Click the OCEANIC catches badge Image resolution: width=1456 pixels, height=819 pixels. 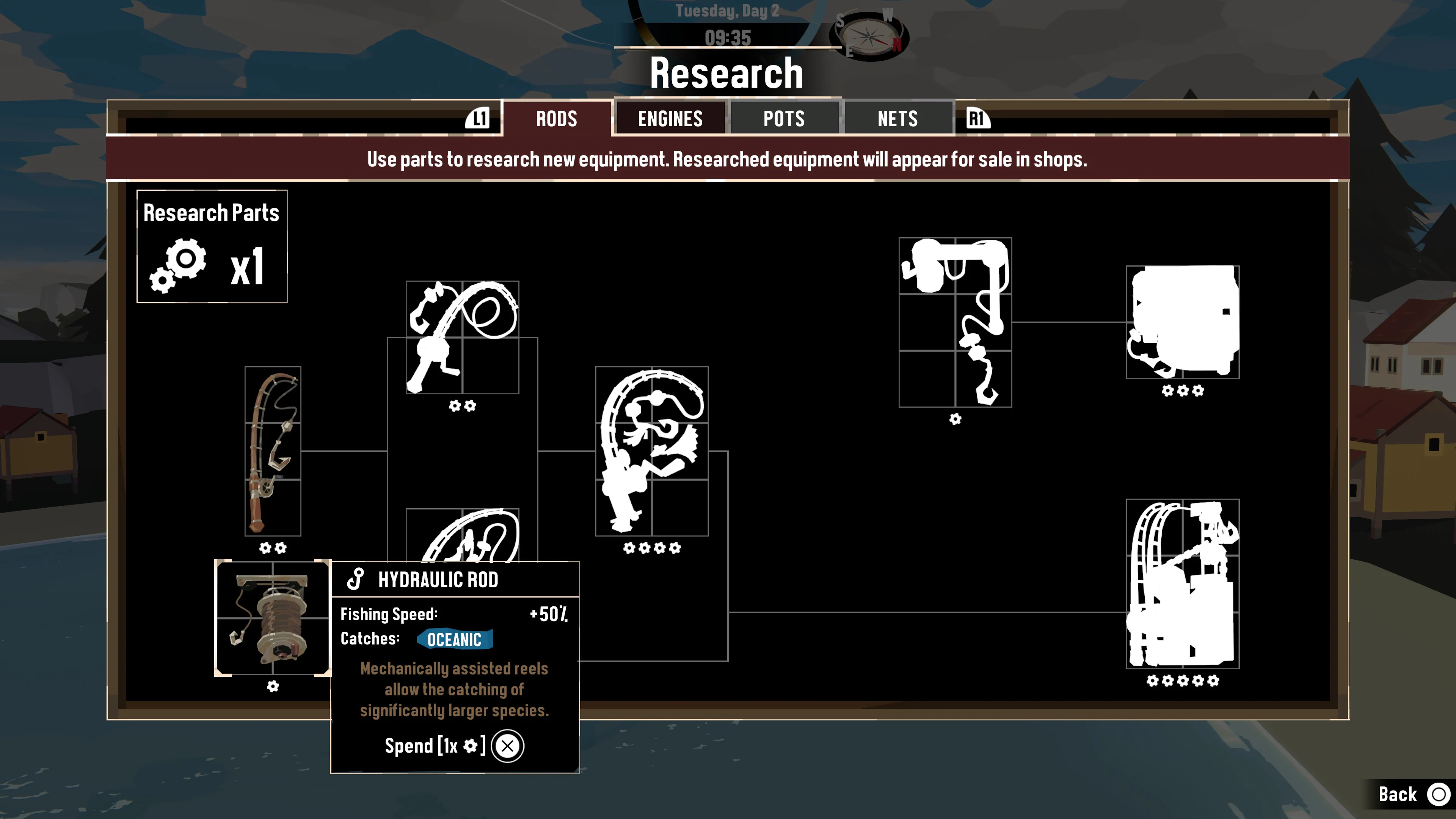(455, 639)
